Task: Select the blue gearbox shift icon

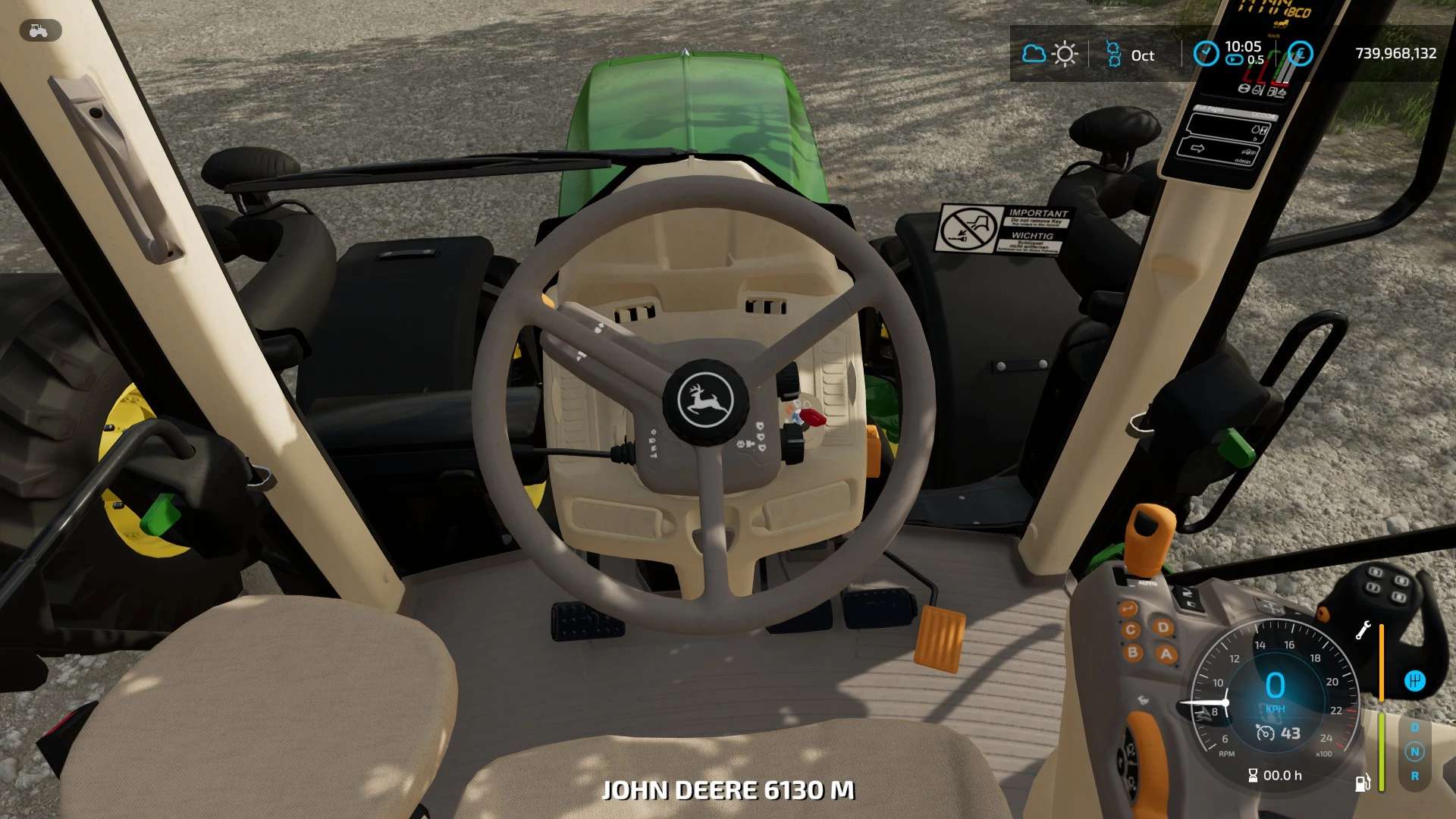Action: pyautogui.click(x=1414, y=681)
